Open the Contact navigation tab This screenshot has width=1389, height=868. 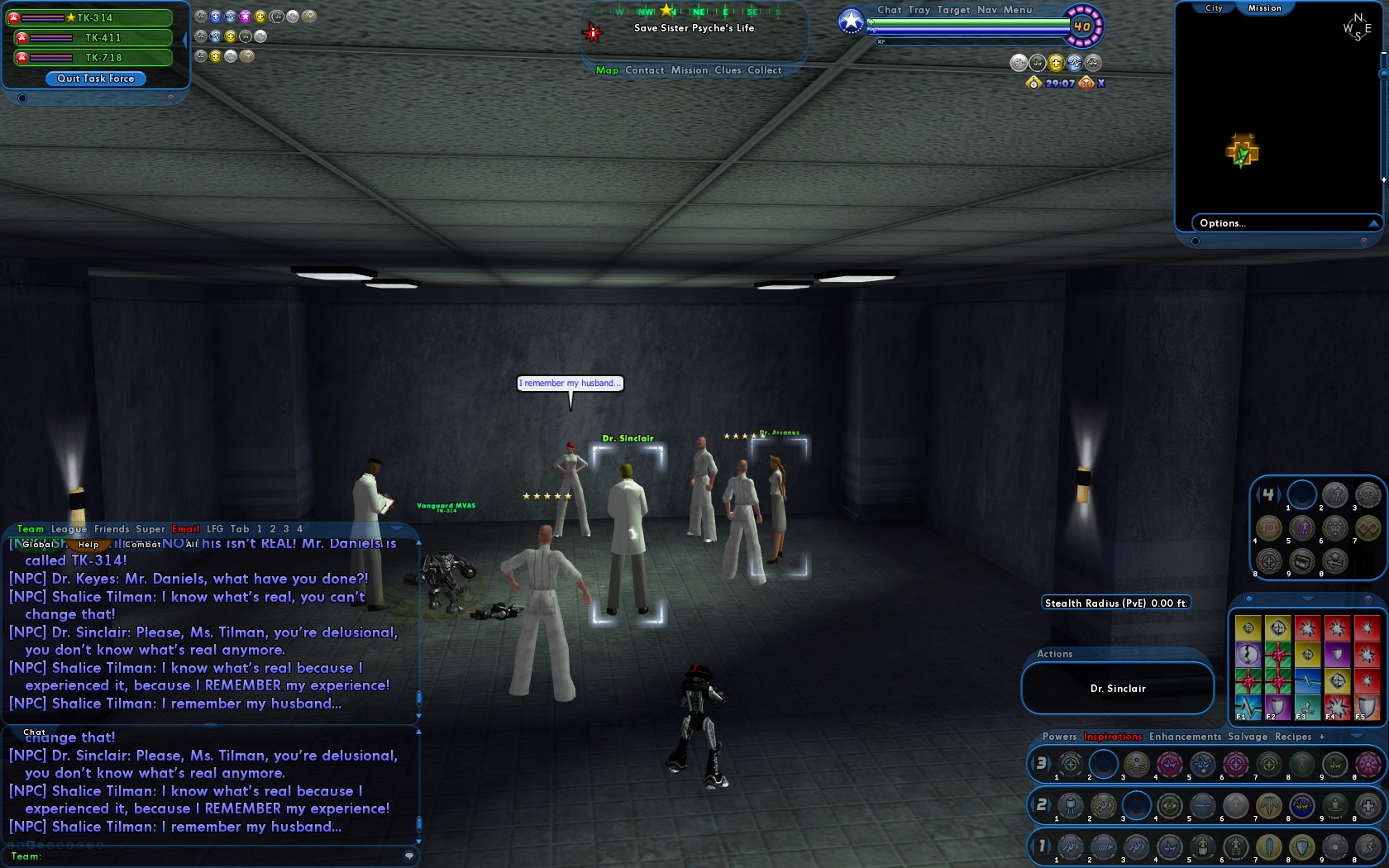coord(645,70)
